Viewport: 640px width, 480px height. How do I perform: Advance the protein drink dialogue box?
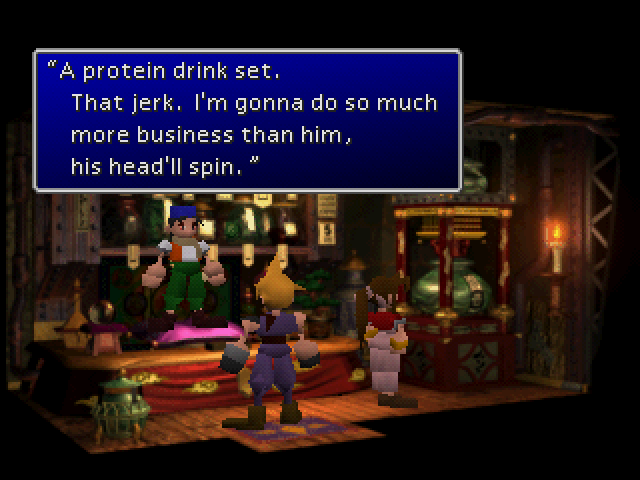pyautogui.click(x=247, y=120)
